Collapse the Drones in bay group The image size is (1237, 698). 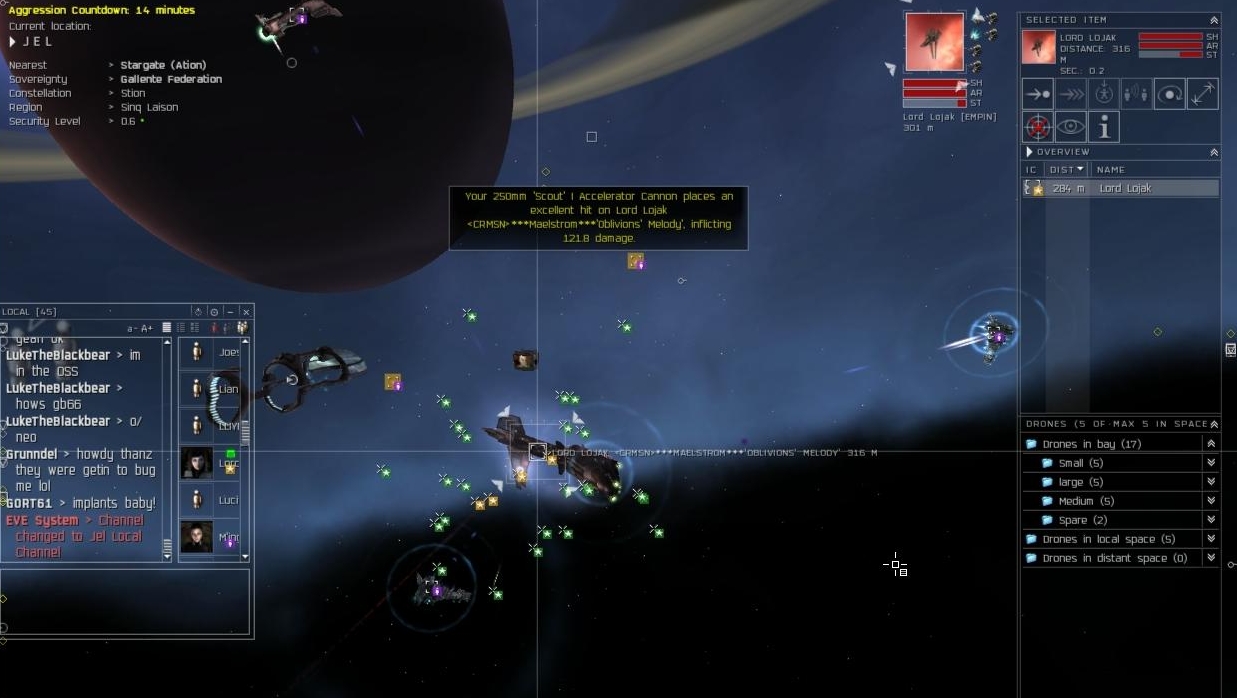point(1211,444)
